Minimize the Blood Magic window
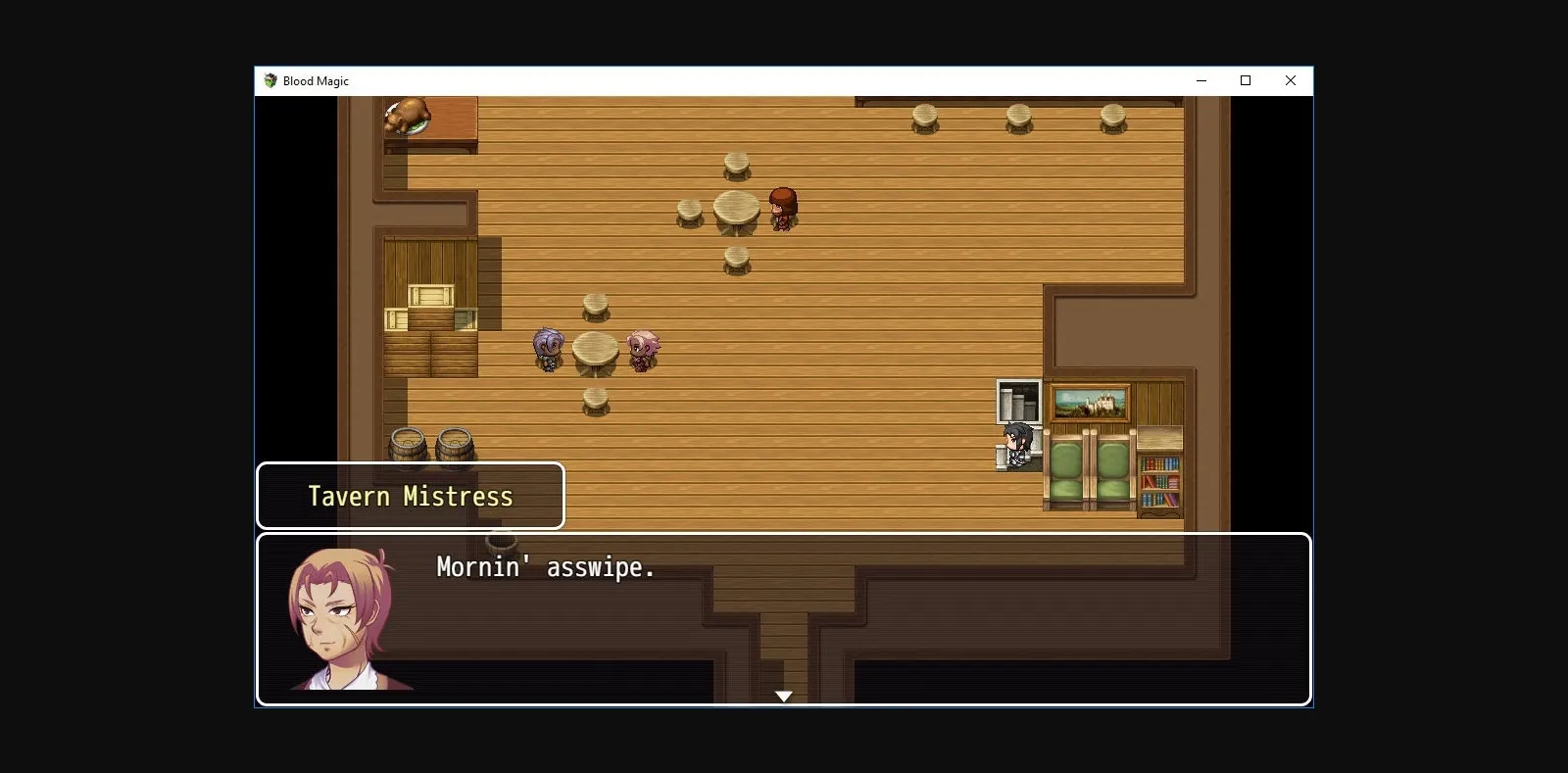 [x=1200, y=81]
